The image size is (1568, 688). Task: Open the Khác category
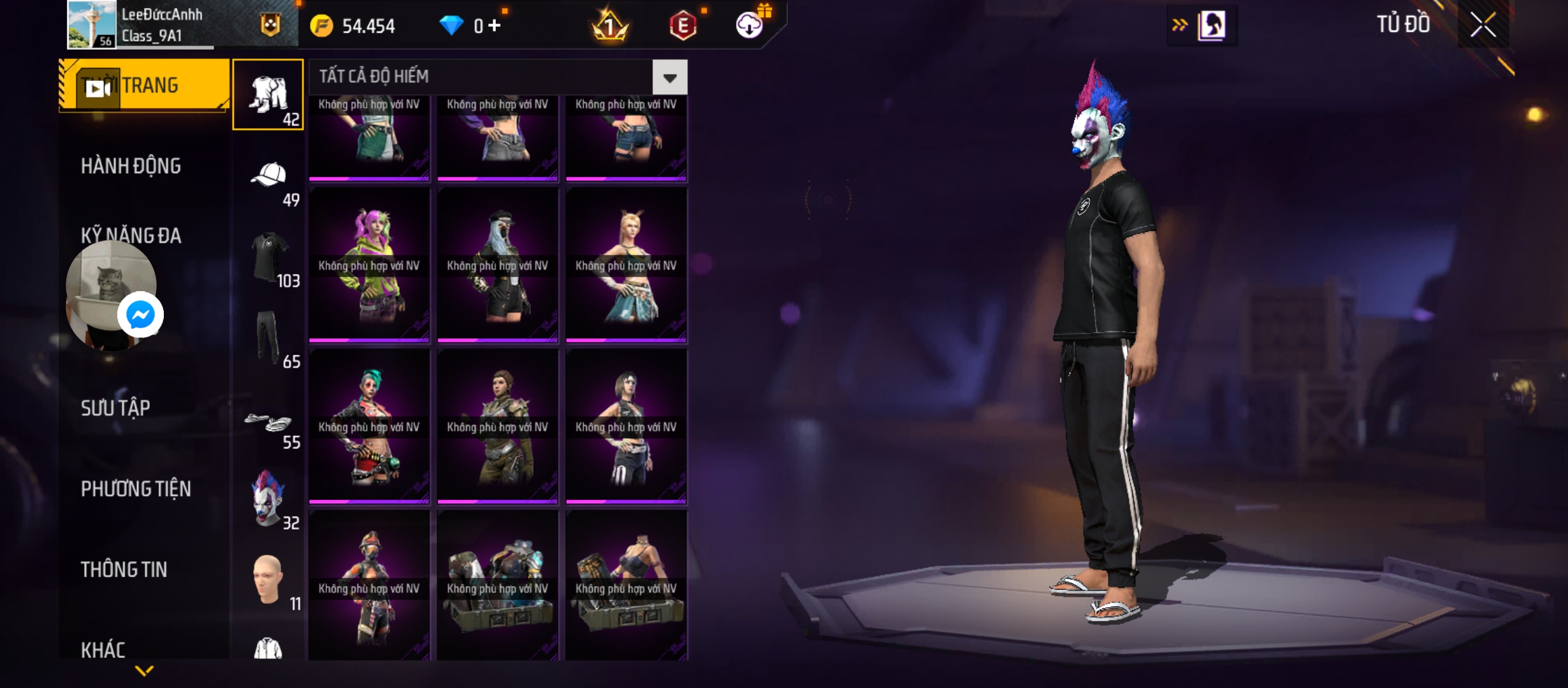(x=103, y=650)
